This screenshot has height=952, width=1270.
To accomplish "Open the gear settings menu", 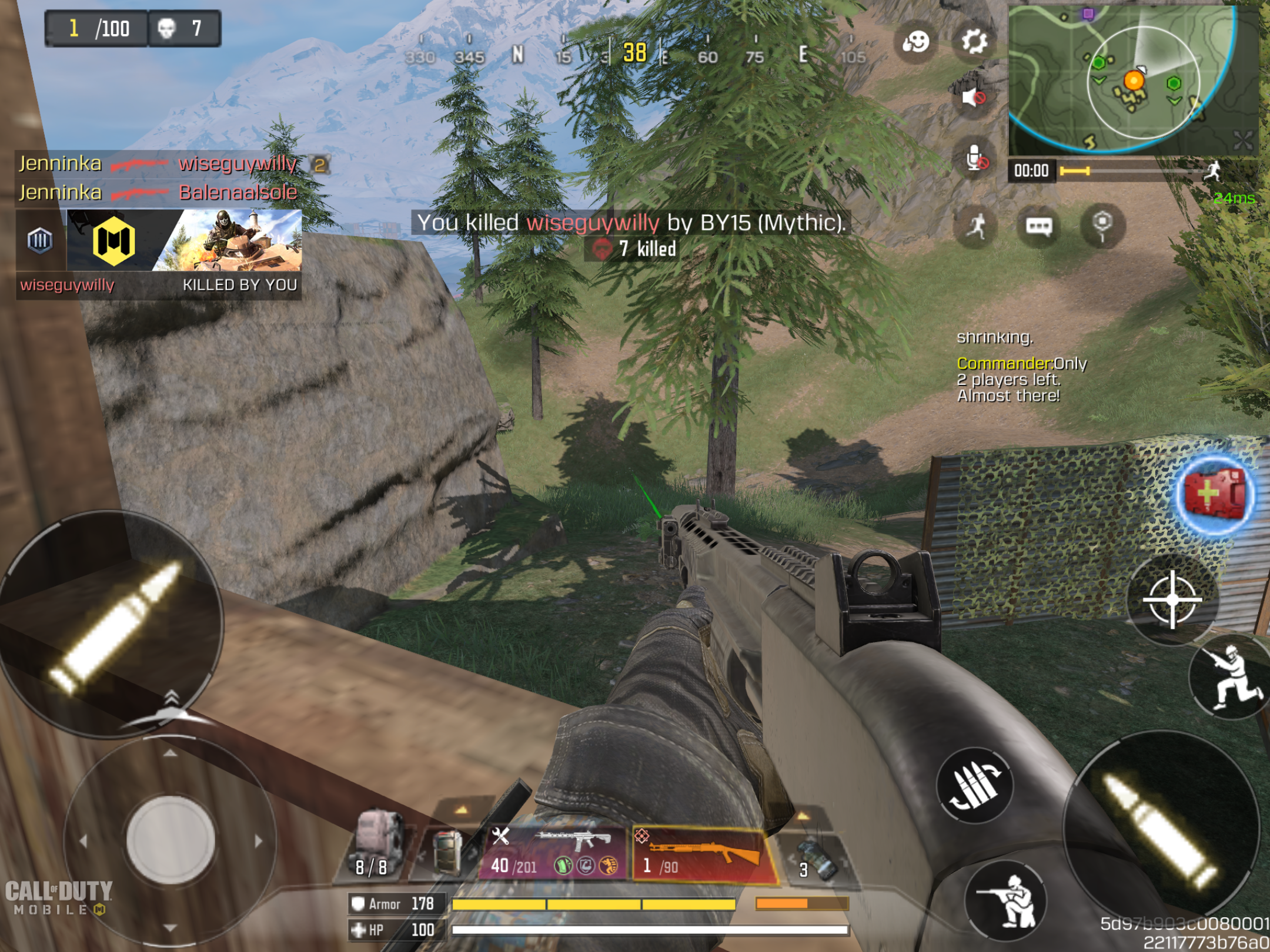I will click(974, 42).
